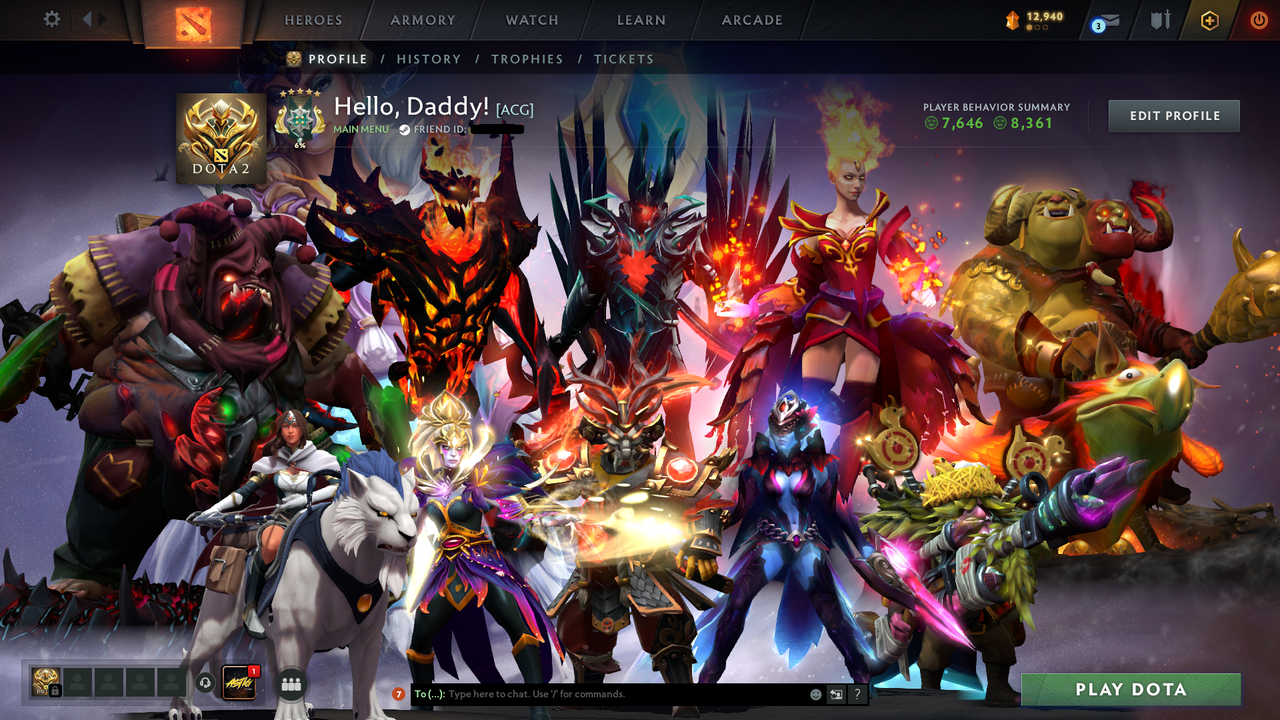Viewport: 1280px width, 720px height.
Task: Open the hero loadout shield-and-sword icon
Action: coord(1161,19)
